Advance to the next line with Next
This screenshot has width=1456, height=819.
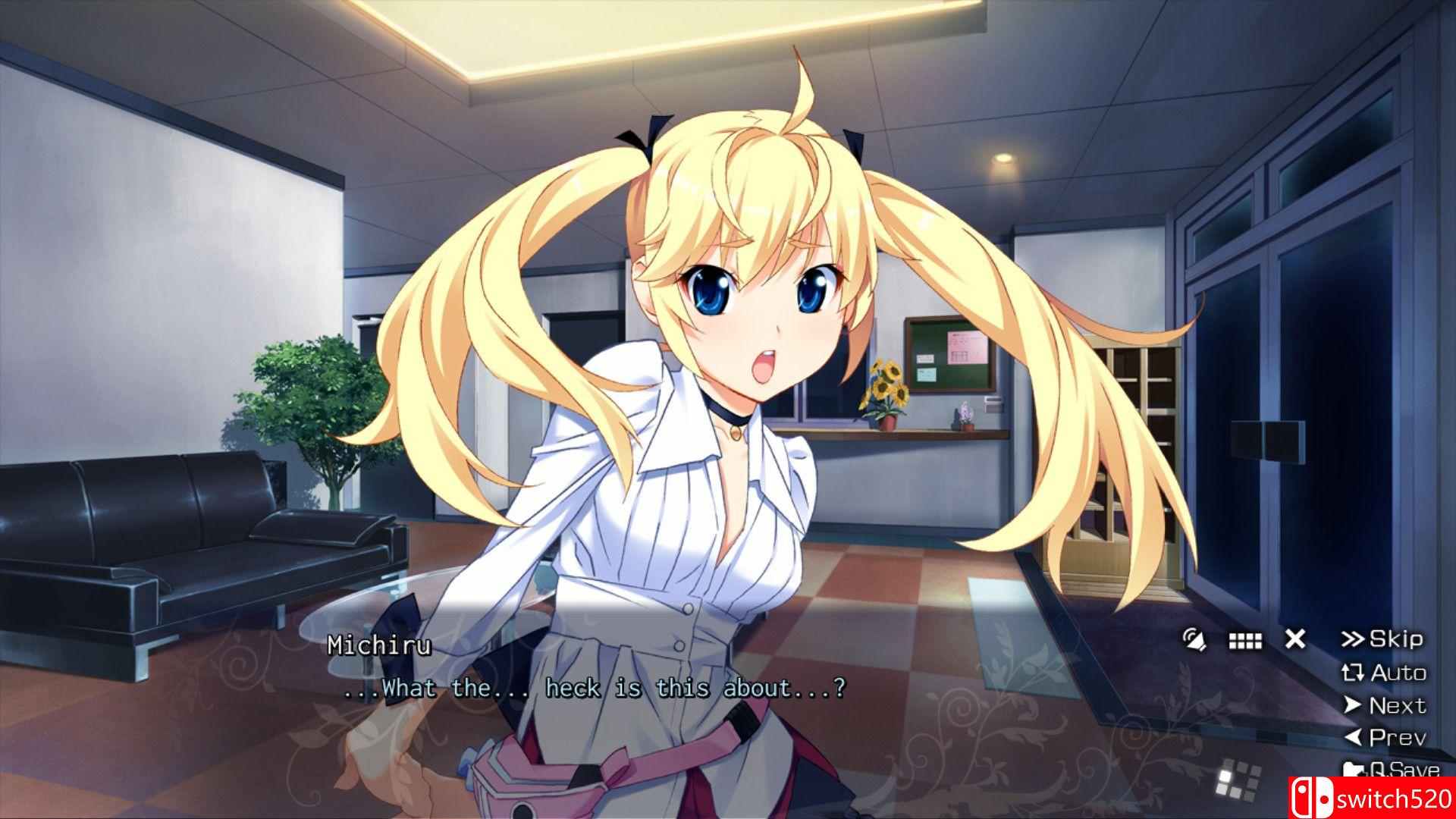pos(1398,706)
